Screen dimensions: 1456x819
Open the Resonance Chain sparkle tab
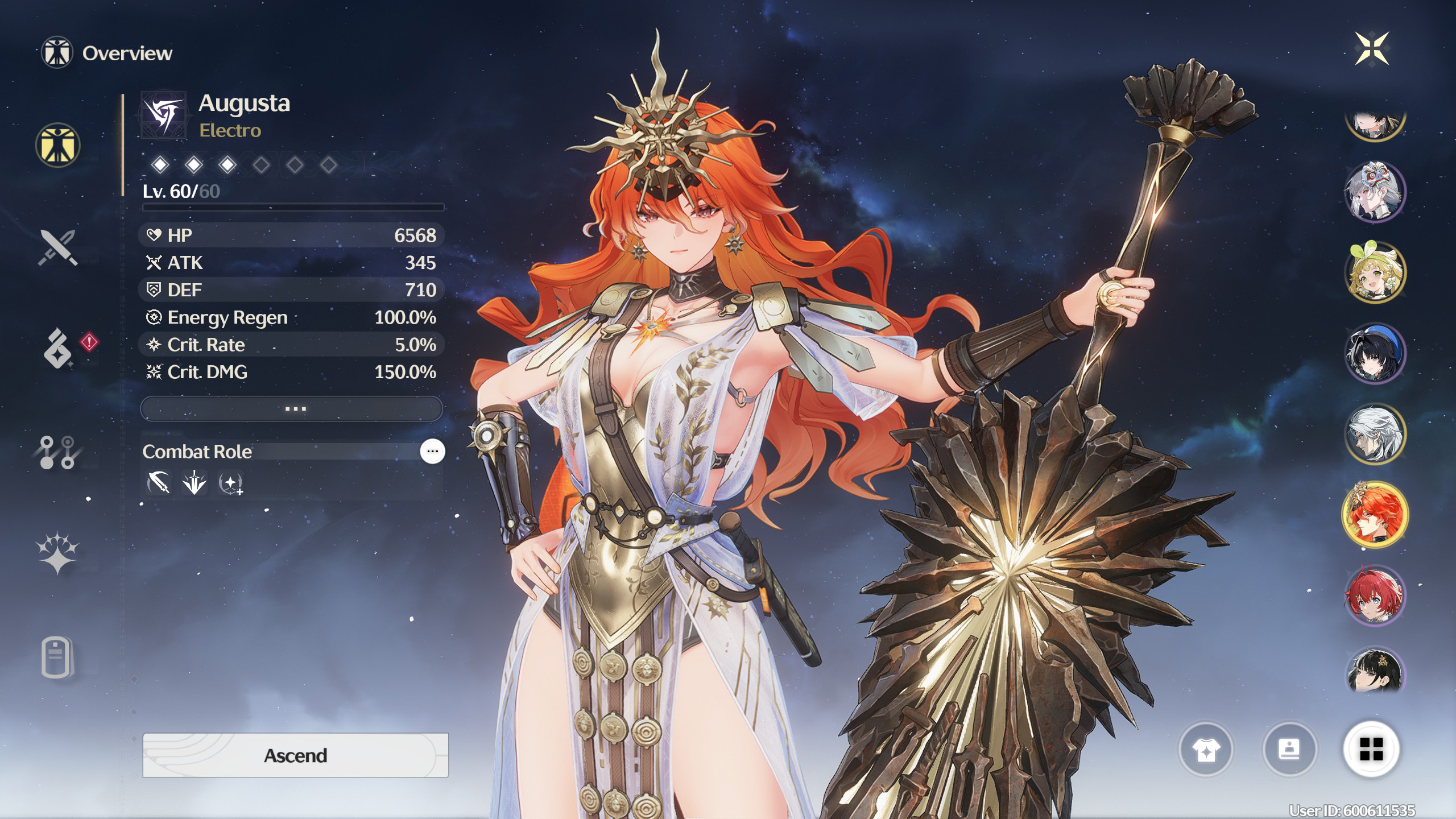[57, 553]
